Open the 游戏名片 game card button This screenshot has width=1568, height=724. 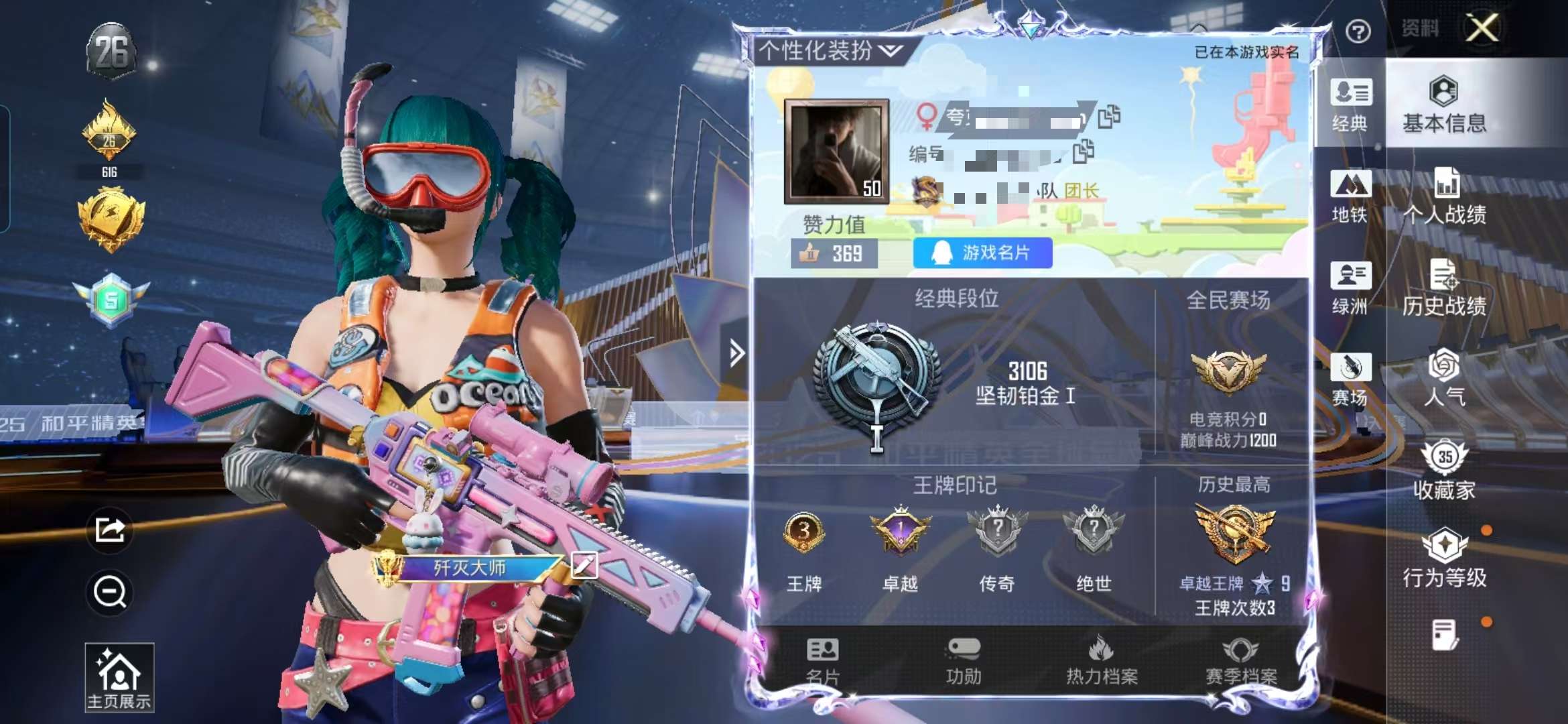coord(982,253)
